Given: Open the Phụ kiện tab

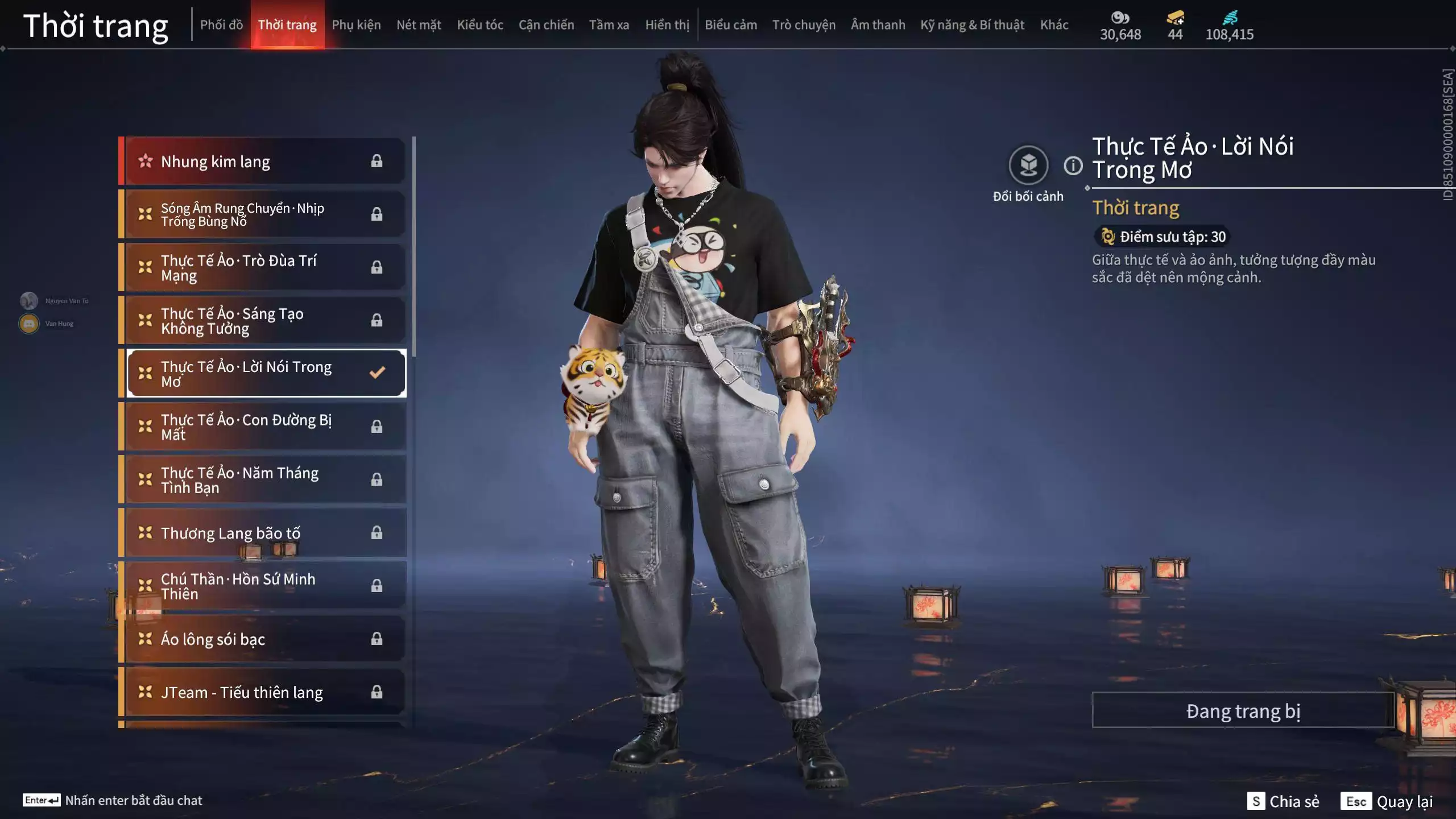Looking at the screenshot, I should click(356, 25).
